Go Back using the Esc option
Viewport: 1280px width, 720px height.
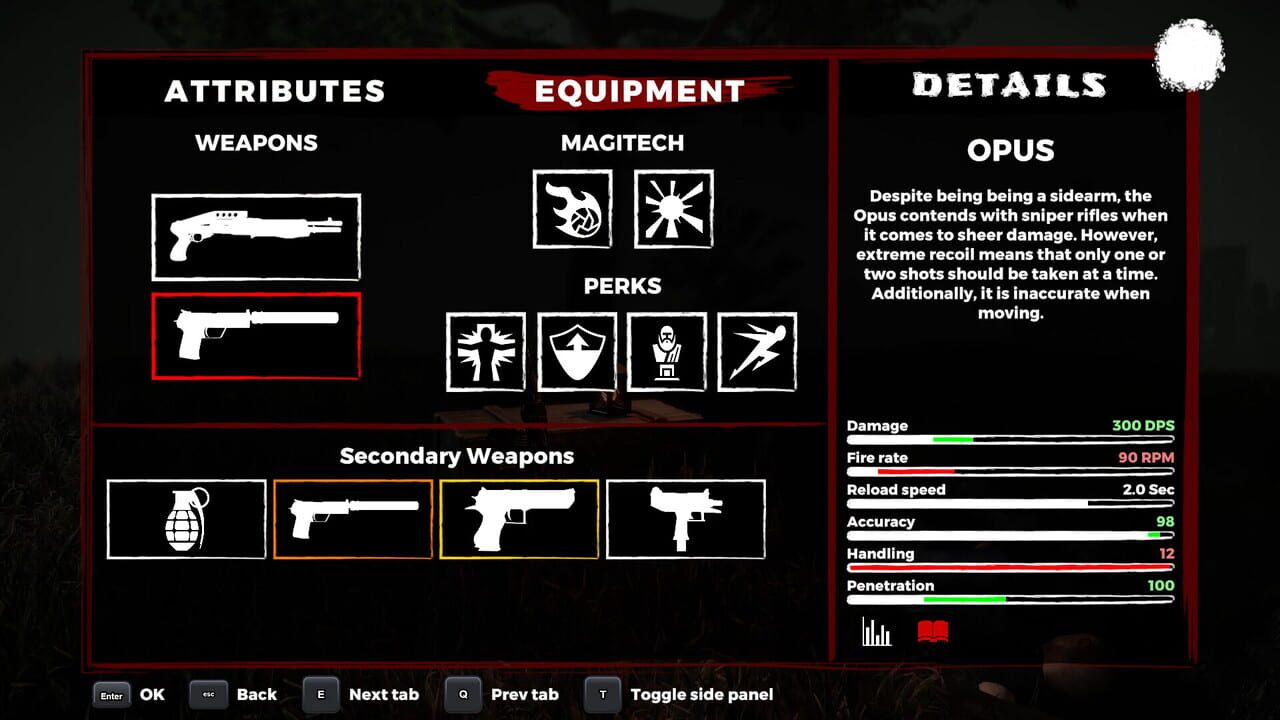(x=236, y=694)
